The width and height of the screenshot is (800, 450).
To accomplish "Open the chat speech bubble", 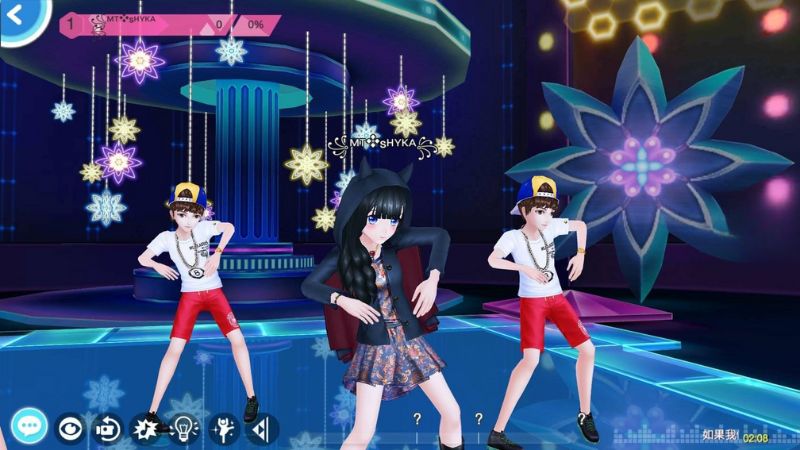I will tap(30, 427).
